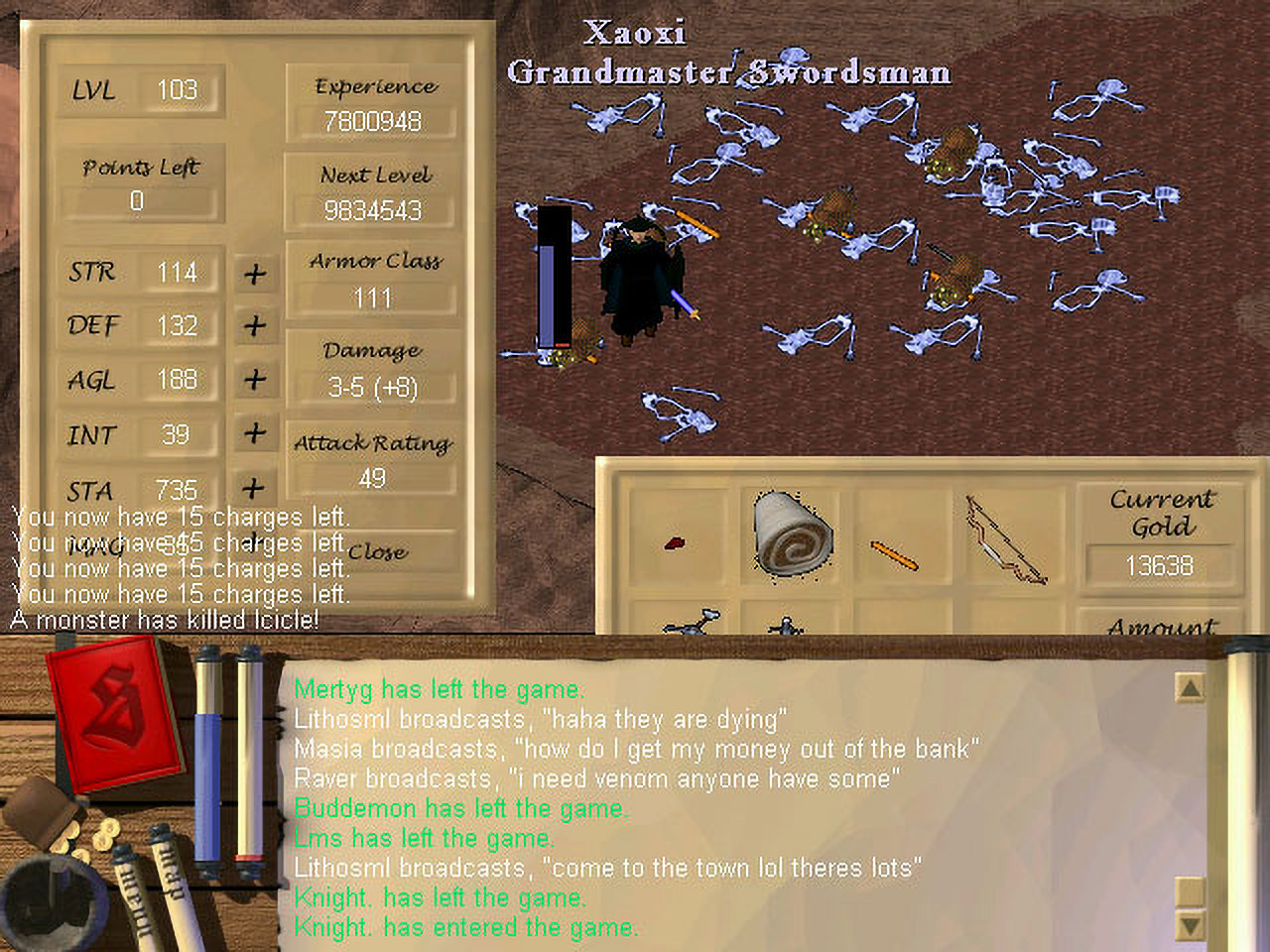Click the chat log's up arrow
The height and width of the screenshot is (952, 1270).
1190,687
